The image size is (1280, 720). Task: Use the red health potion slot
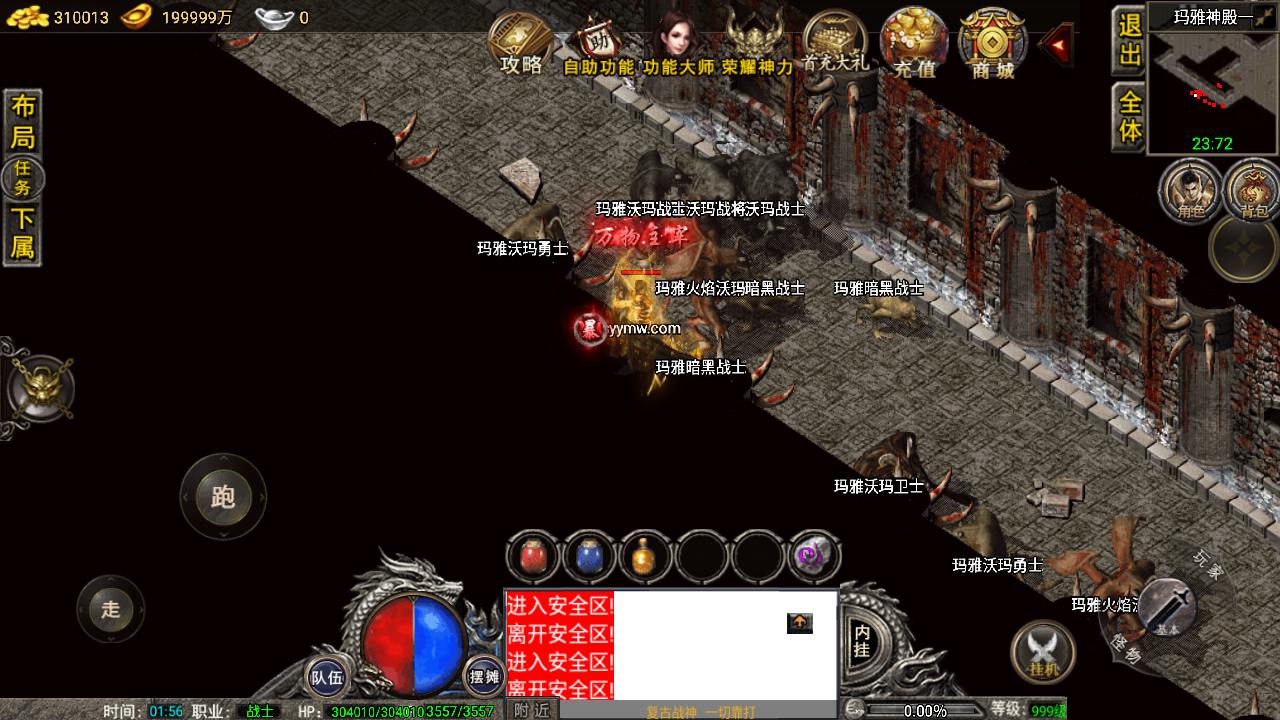tap(533, 557)
